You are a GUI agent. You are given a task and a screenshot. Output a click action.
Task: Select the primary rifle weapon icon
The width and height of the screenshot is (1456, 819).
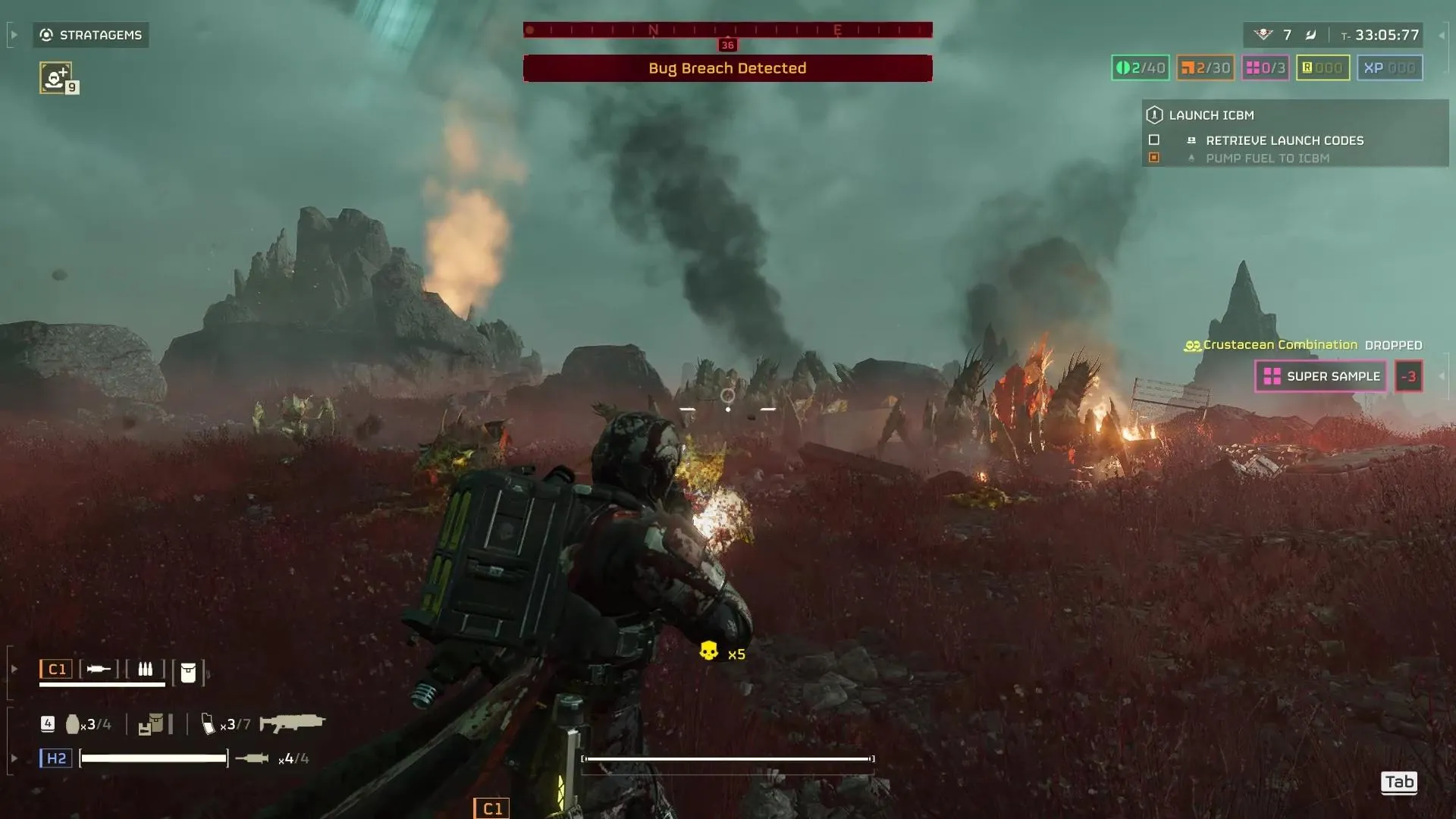click(292, 723)
